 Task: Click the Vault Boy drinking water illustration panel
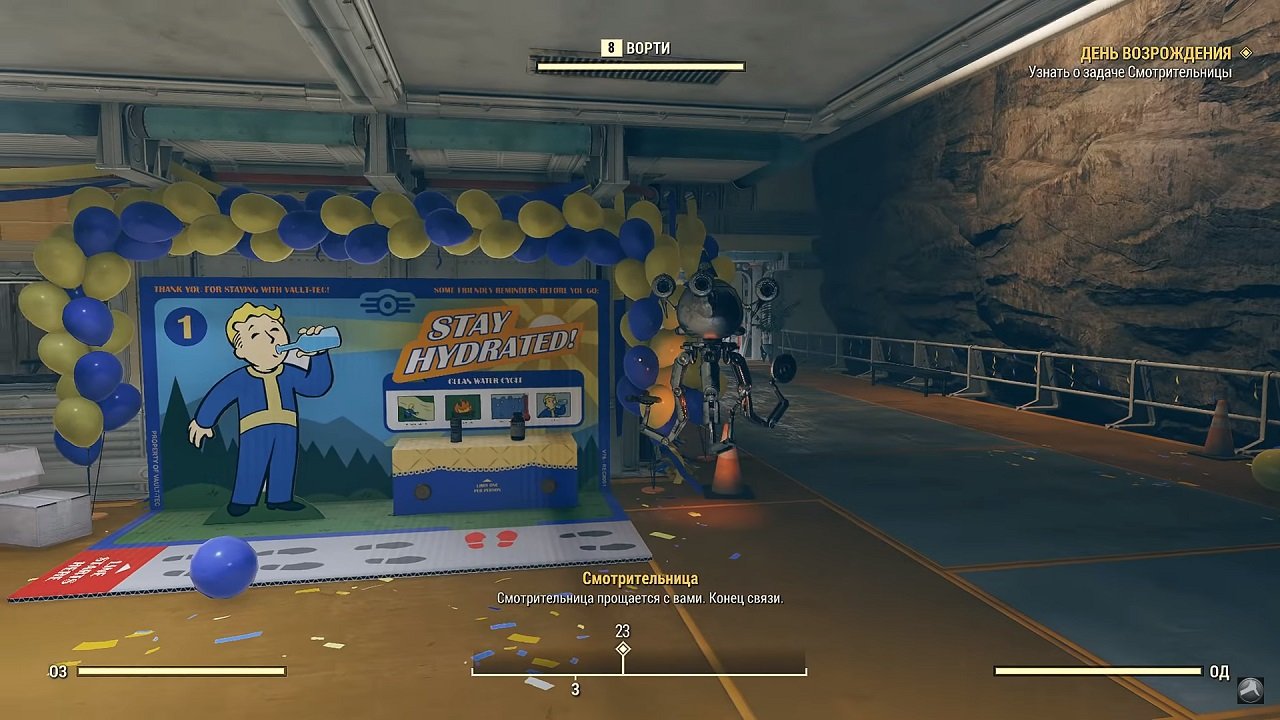point(553,405)
